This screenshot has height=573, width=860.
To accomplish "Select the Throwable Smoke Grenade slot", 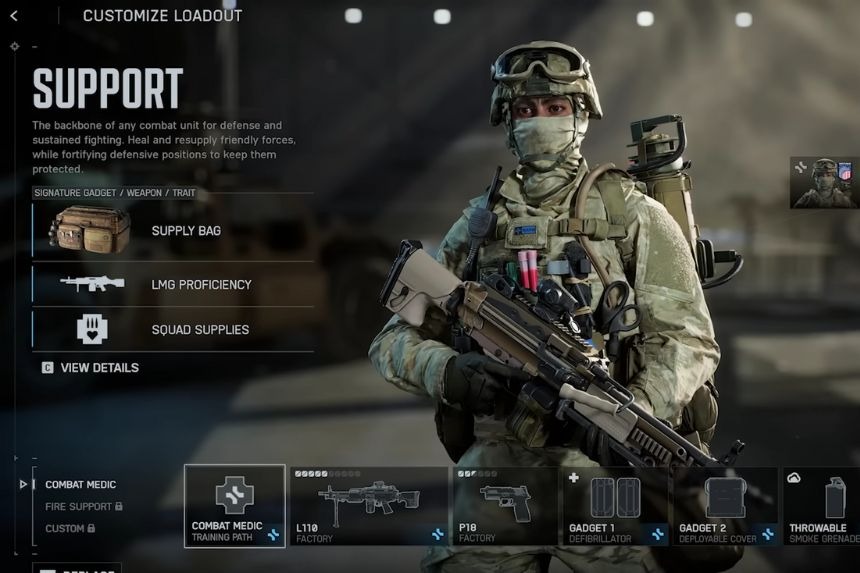I will point(822,505).
